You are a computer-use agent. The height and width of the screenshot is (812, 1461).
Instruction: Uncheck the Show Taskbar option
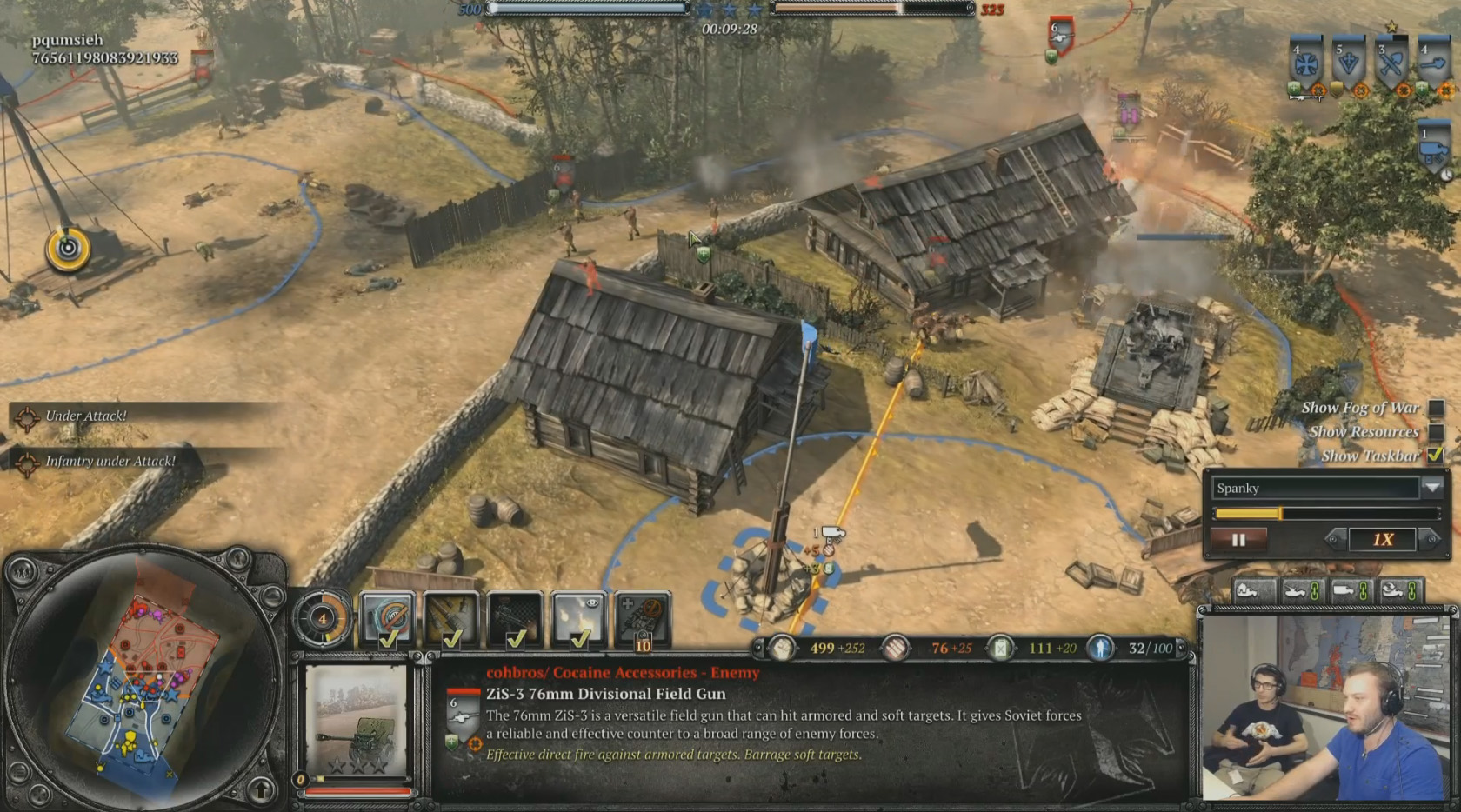coord(1436,455)
